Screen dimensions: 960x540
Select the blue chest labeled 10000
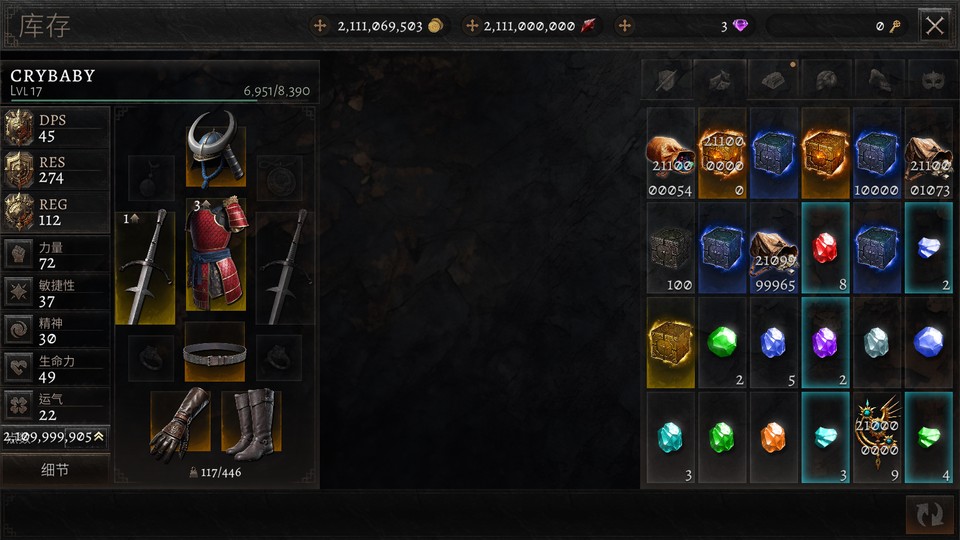point(877,153)
